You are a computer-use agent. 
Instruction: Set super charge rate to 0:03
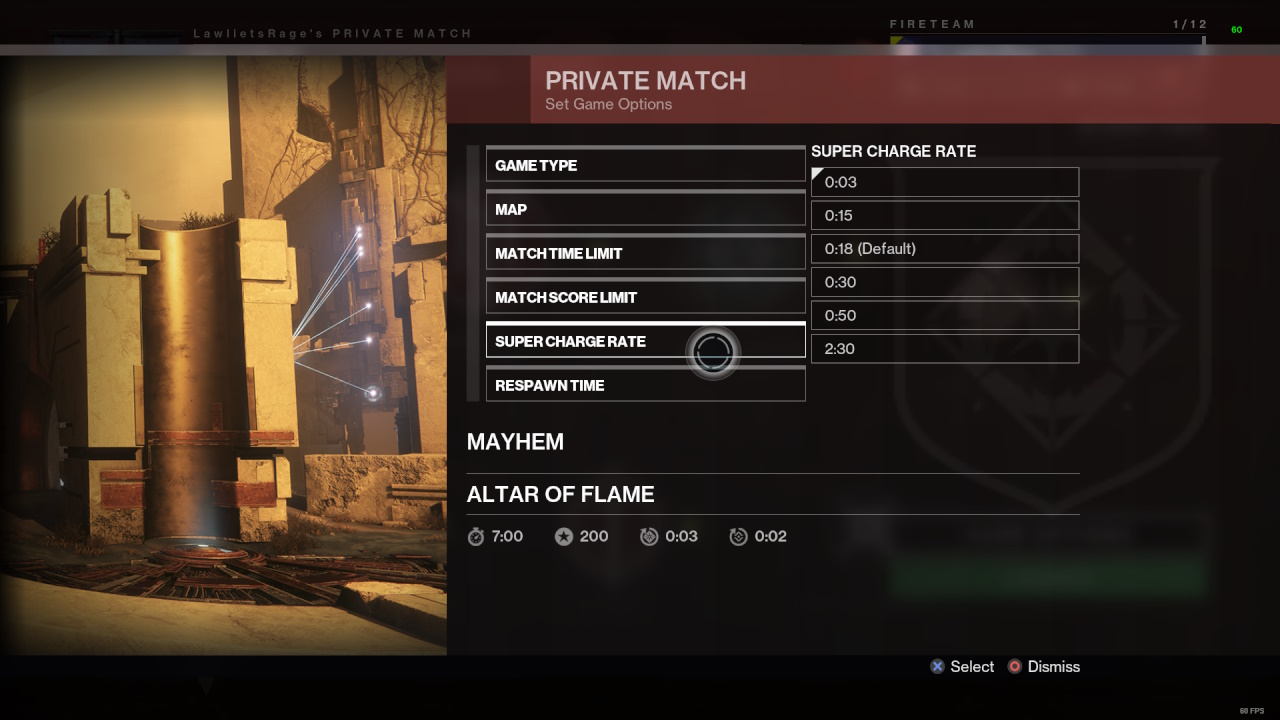pyautogui.click(x=944, y=182)
